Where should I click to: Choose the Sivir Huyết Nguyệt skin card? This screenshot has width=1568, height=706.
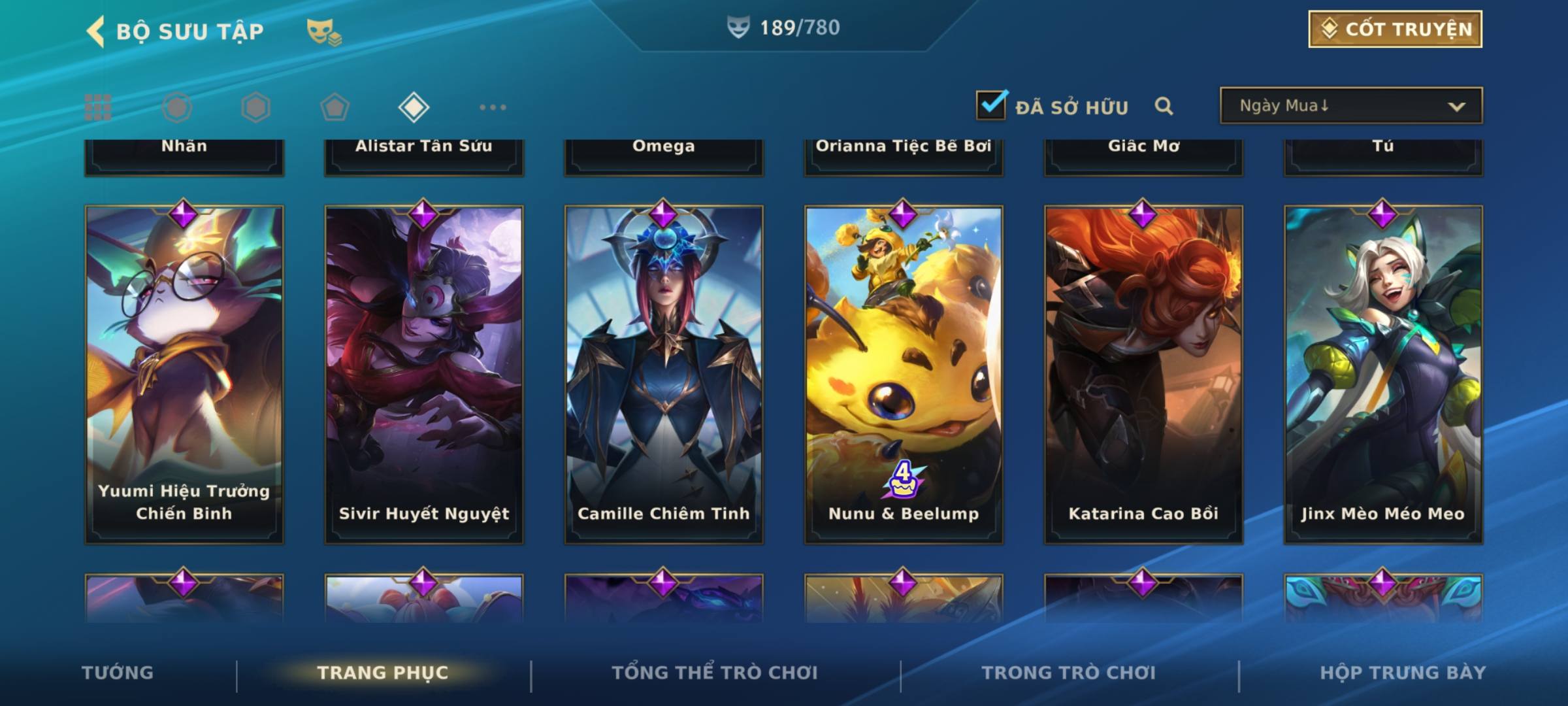click(424, 374)
